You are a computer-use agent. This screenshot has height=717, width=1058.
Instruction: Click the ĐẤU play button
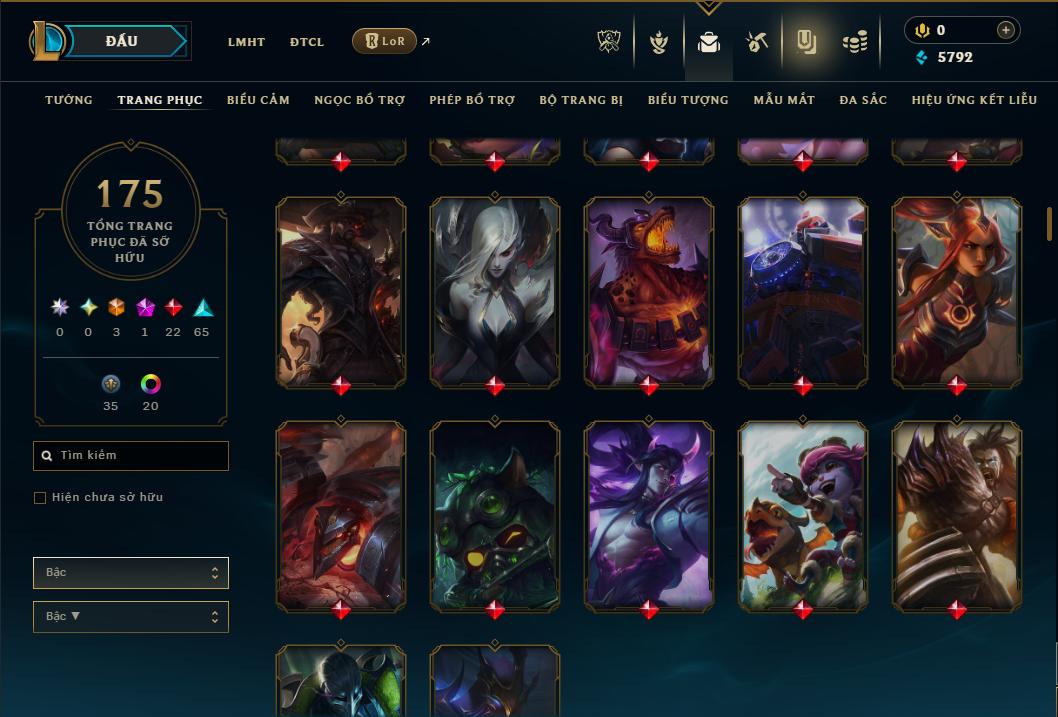[x=122, y=41]
